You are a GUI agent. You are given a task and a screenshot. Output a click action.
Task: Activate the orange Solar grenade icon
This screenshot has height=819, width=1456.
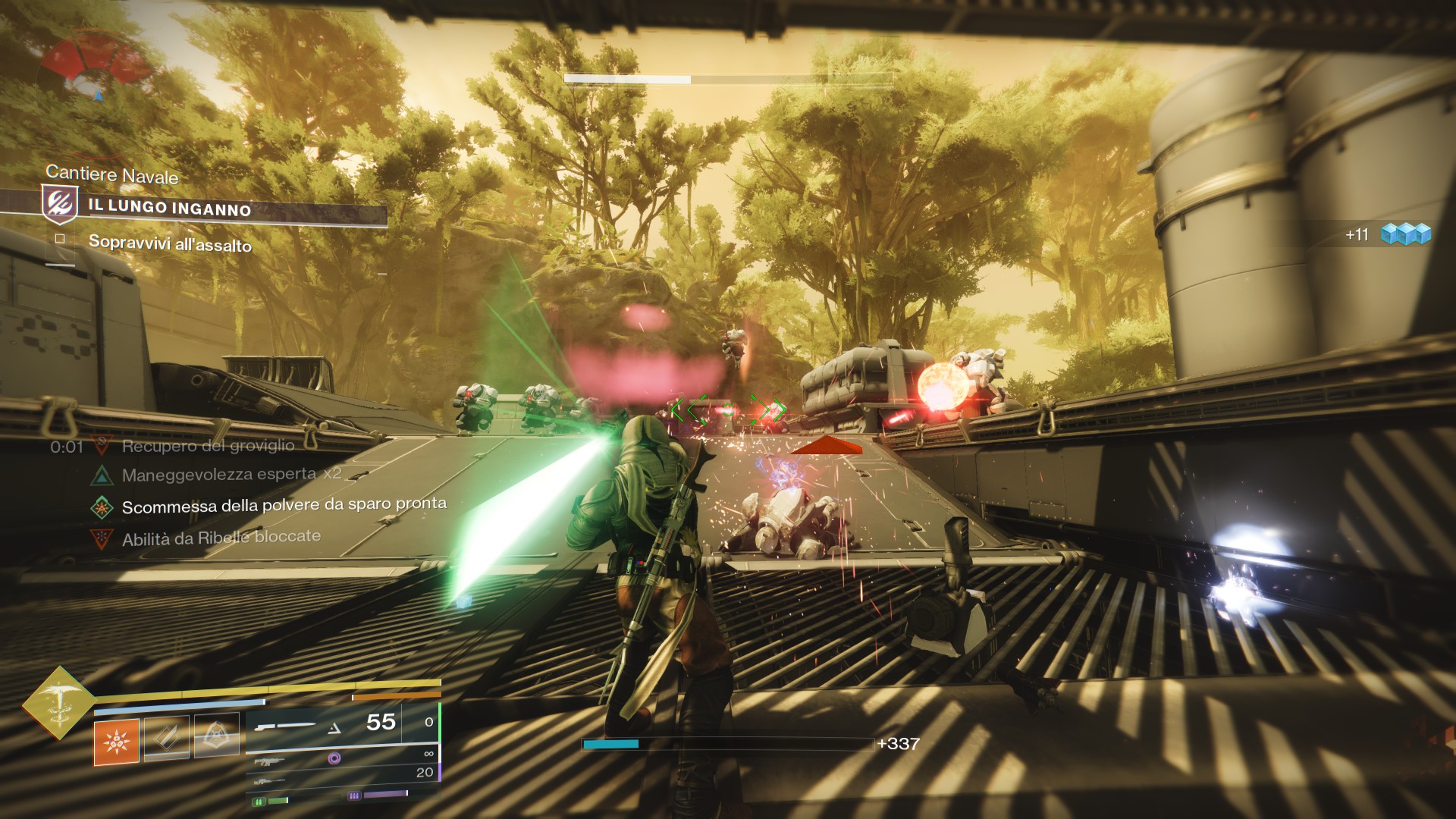(x=115, y=742)
